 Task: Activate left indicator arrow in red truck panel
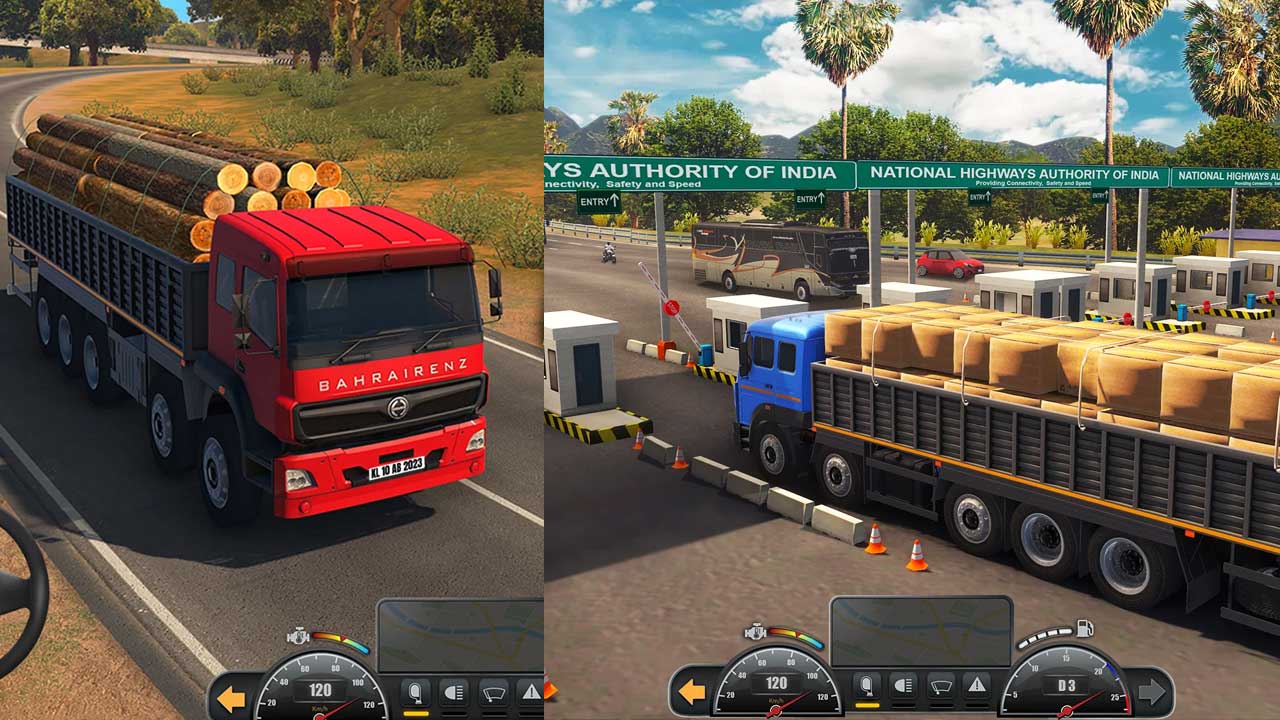(x=232, y=699)
